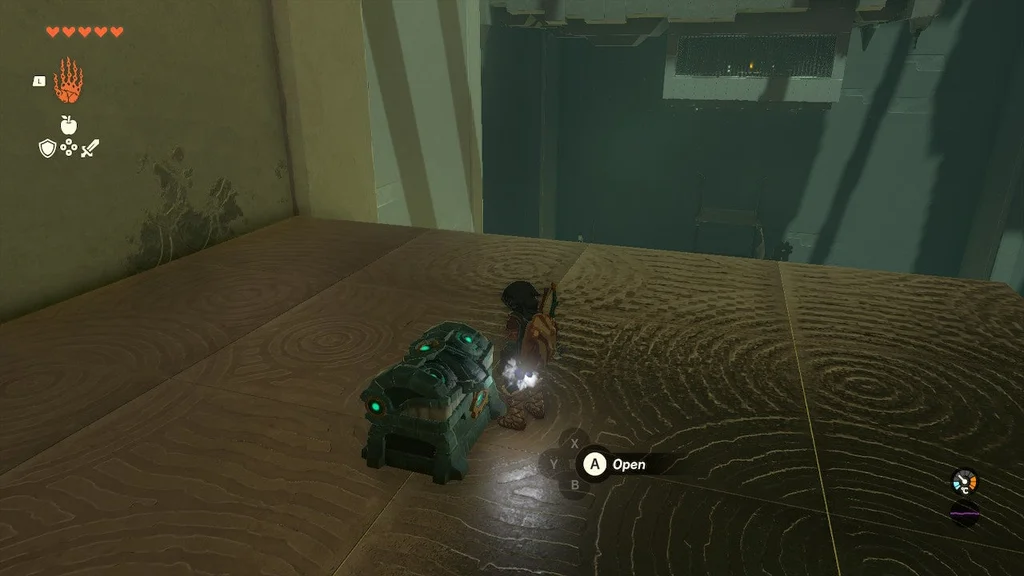Open the shield quick-select icon
The width and height of the screenshot is (1024, 576).
(x=46, y=149)
